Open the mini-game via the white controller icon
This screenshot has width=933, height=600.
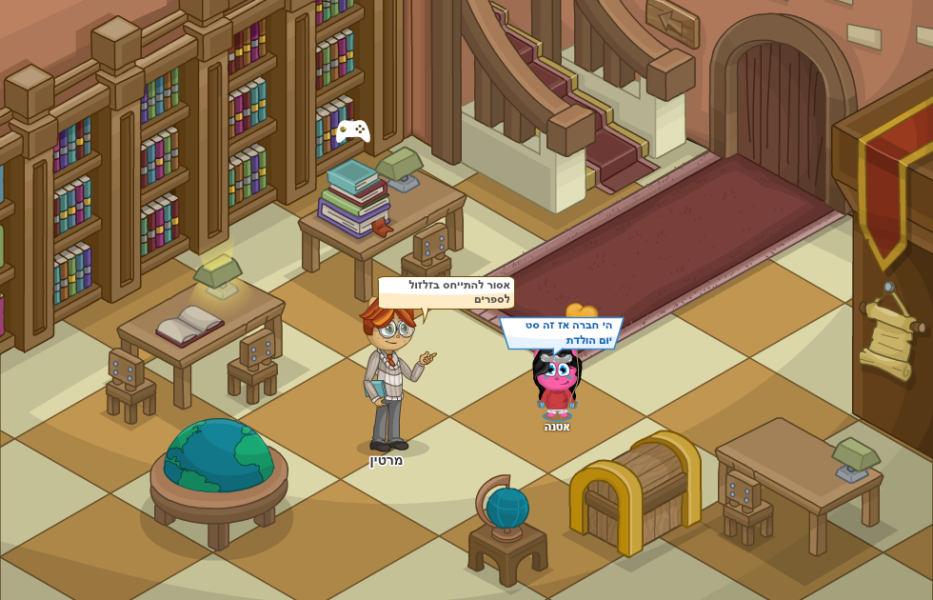coord(352,131)
